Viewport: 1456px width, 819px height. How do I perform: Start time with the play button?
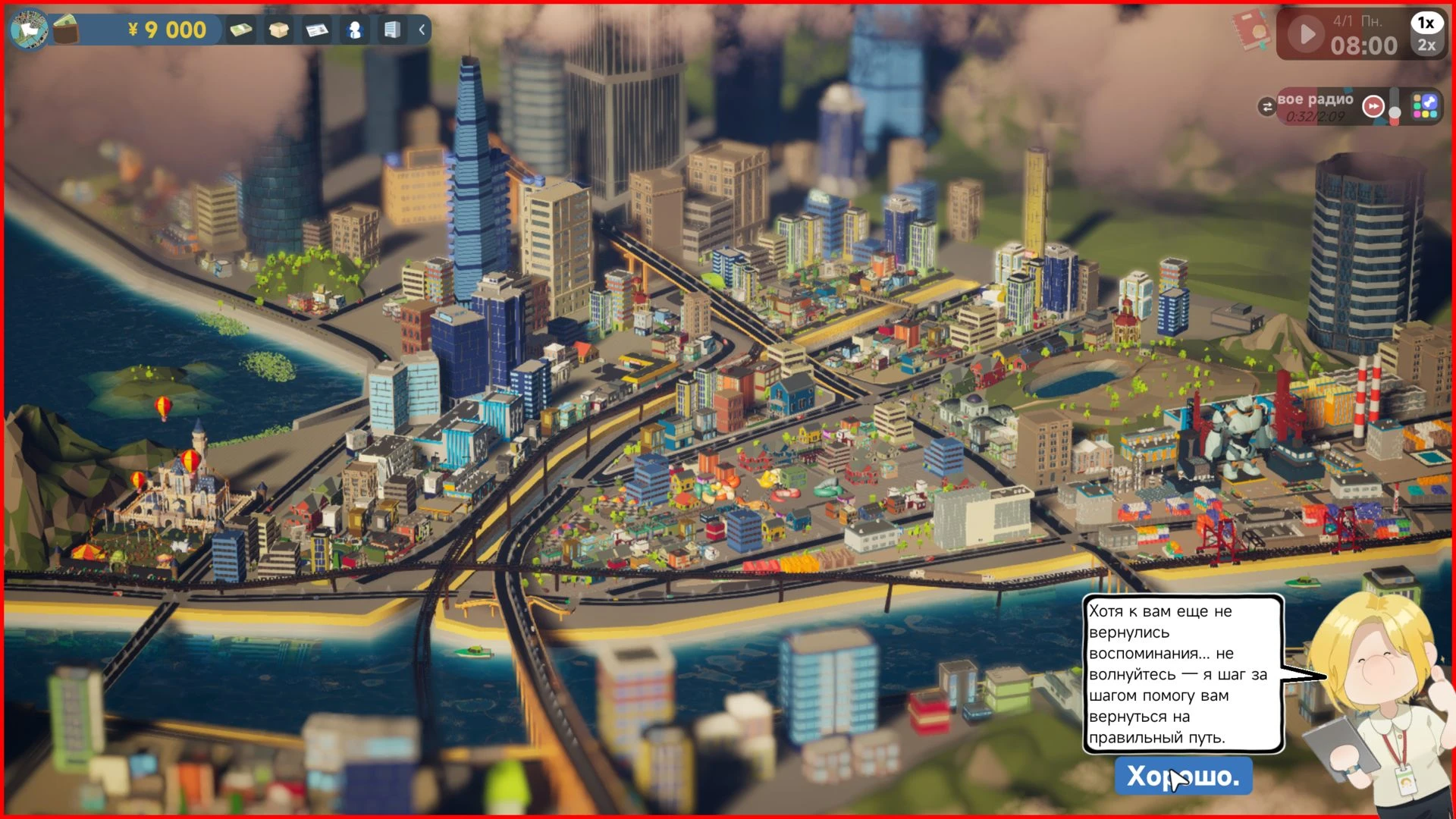pos(1307,34)
